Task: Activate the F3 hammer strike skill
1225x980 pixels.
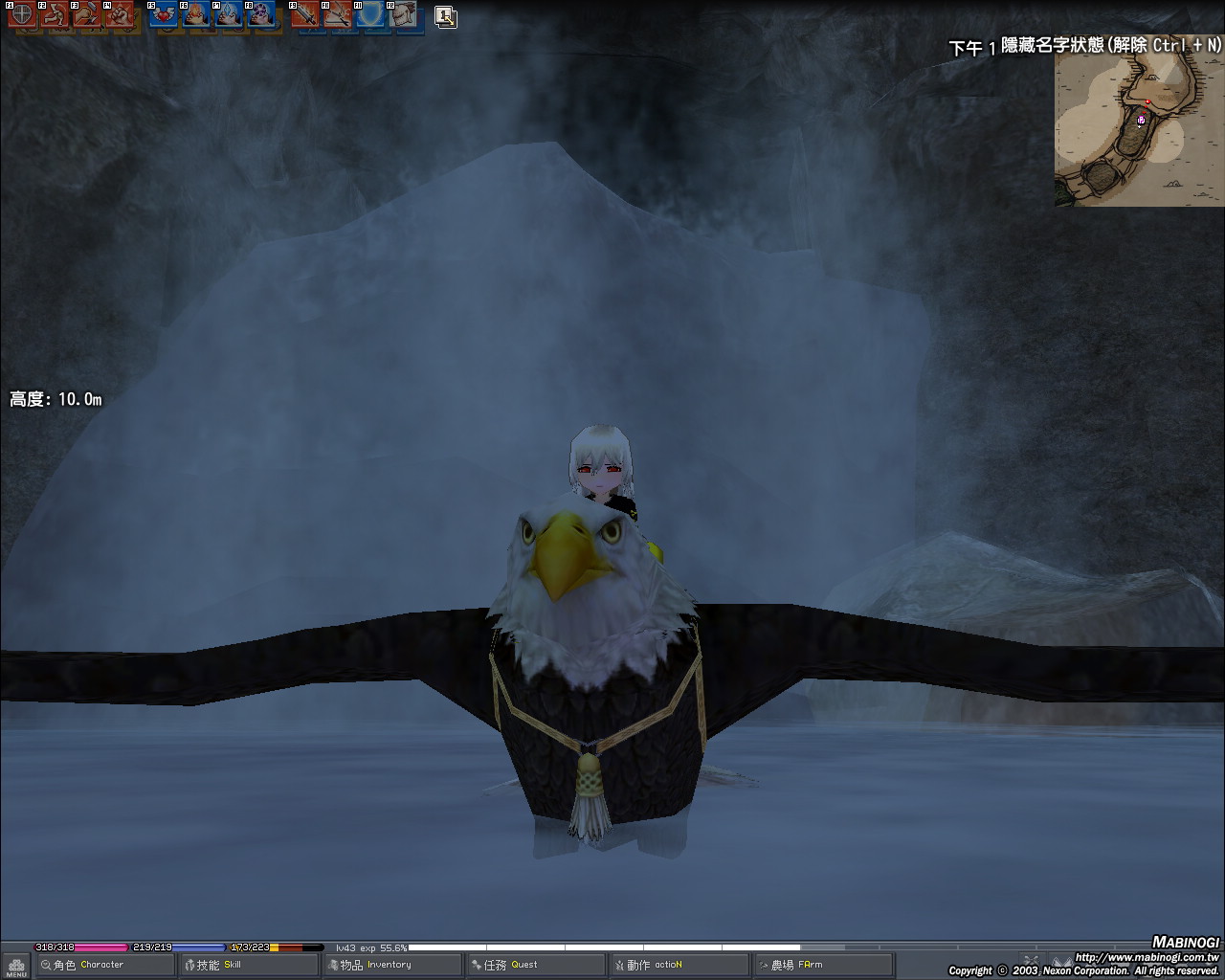Action: tap(87, 14)
